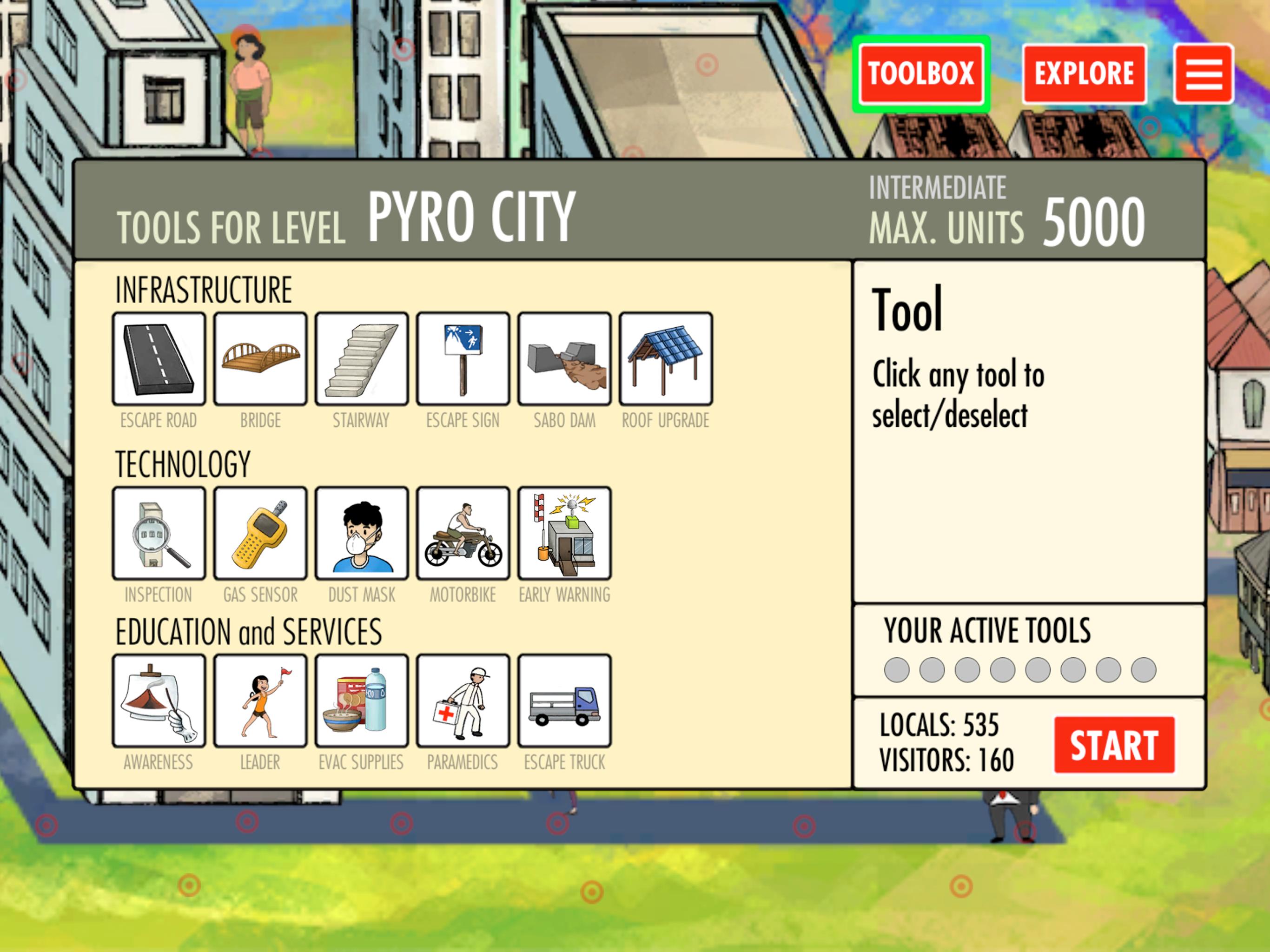Choose the Bridge tool

click(261, 359)
